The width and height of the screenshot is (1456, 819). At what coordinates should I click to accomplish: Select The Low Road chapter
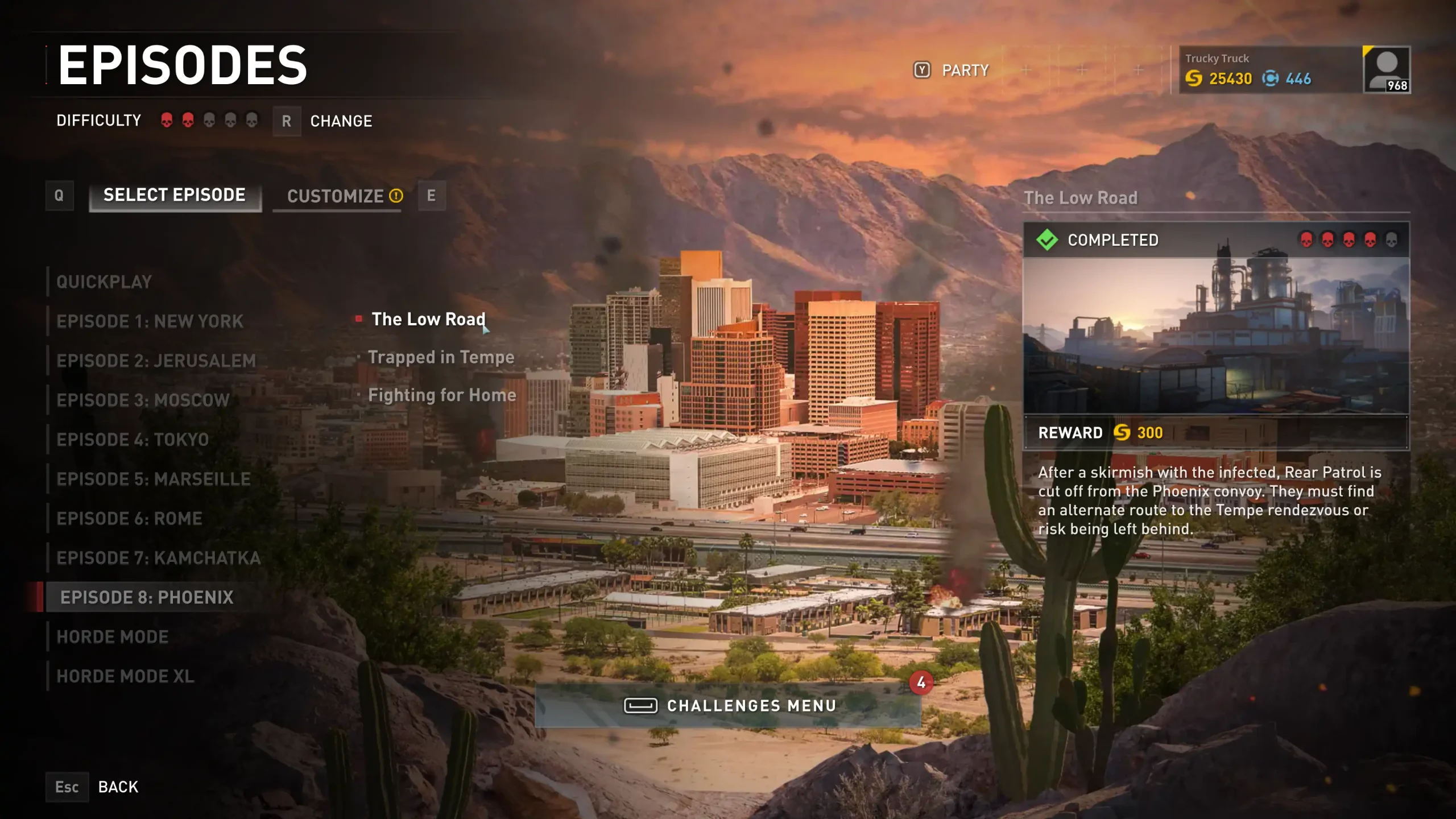428,319
